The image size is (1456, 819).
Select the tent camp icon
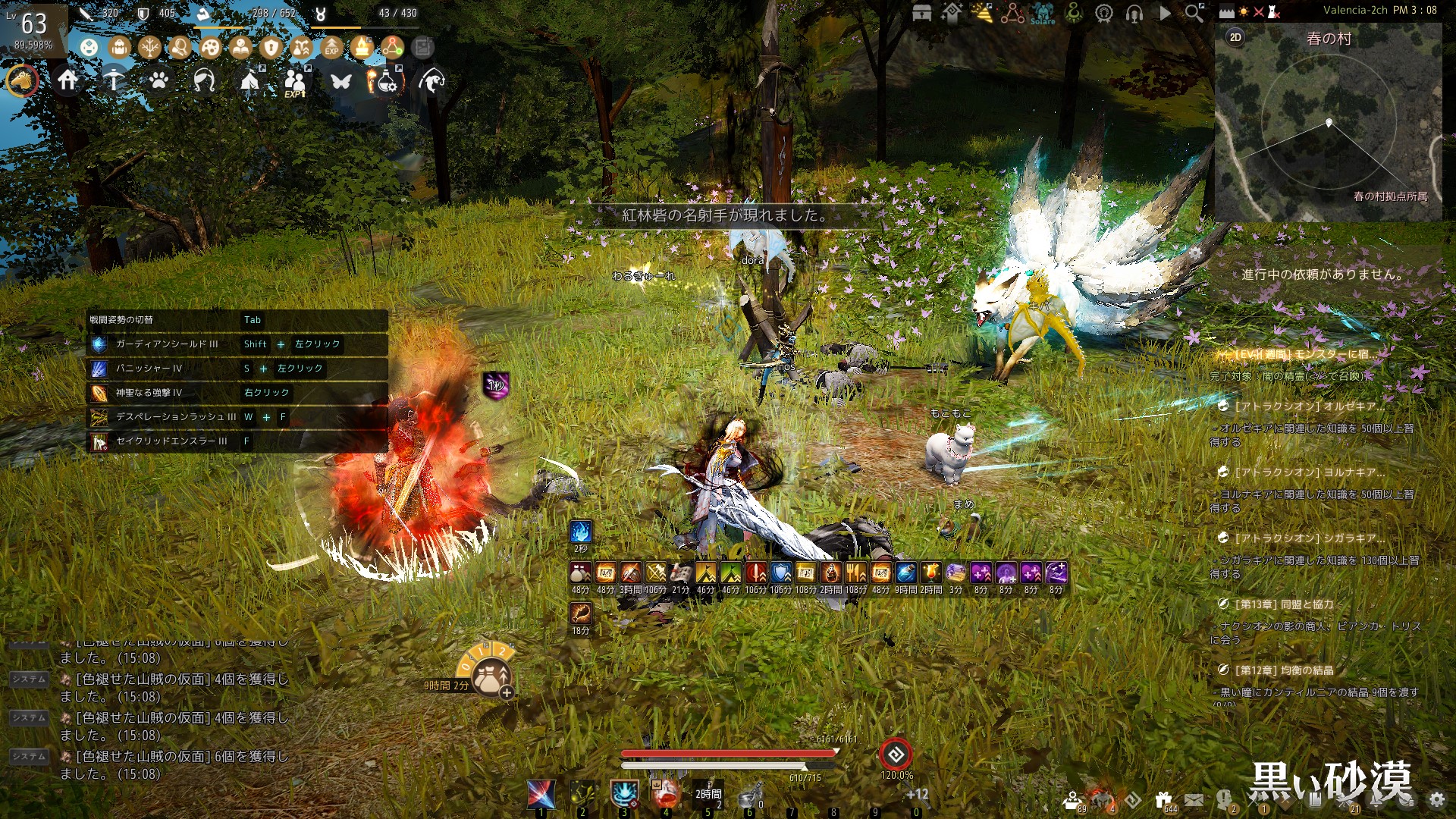point(249,80)
